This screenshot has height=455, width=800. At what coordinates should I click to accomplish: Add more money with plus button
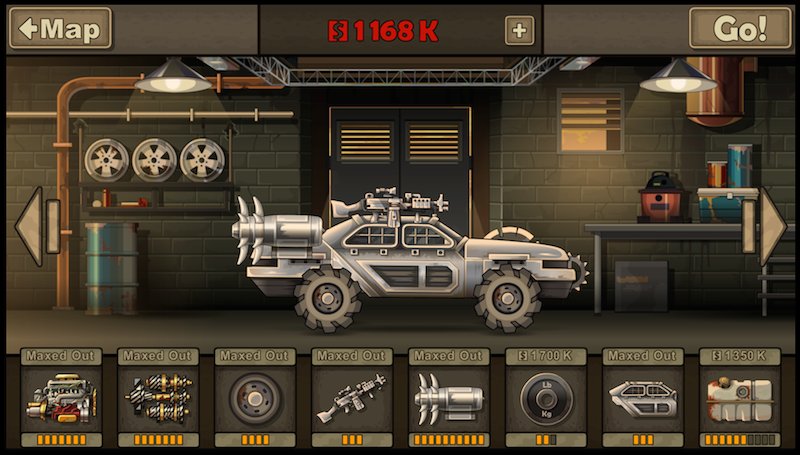(518, 30)
